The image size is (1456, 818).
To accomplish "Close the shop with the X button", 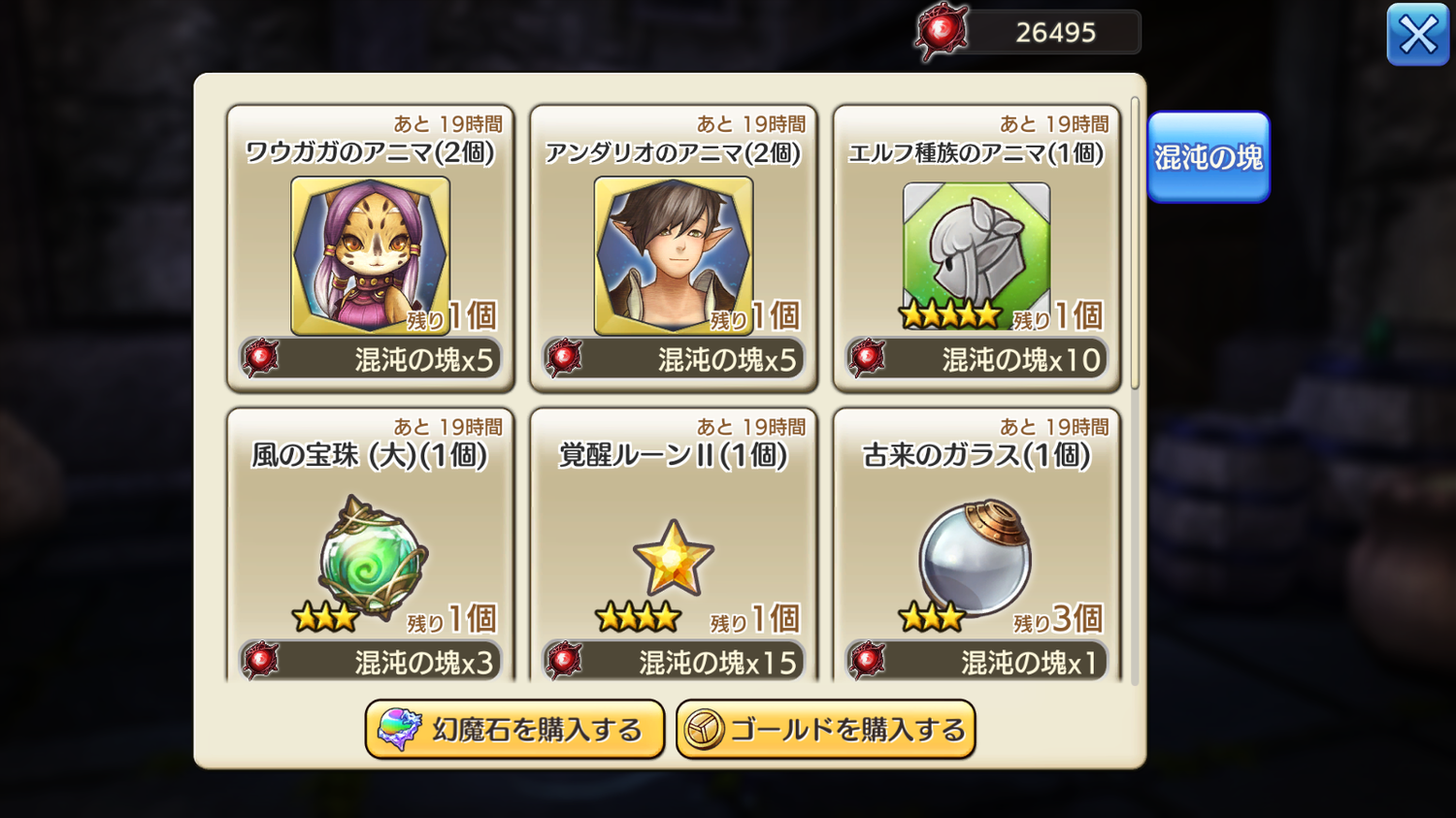I will pyautogui.click(x=1417, y=36).
